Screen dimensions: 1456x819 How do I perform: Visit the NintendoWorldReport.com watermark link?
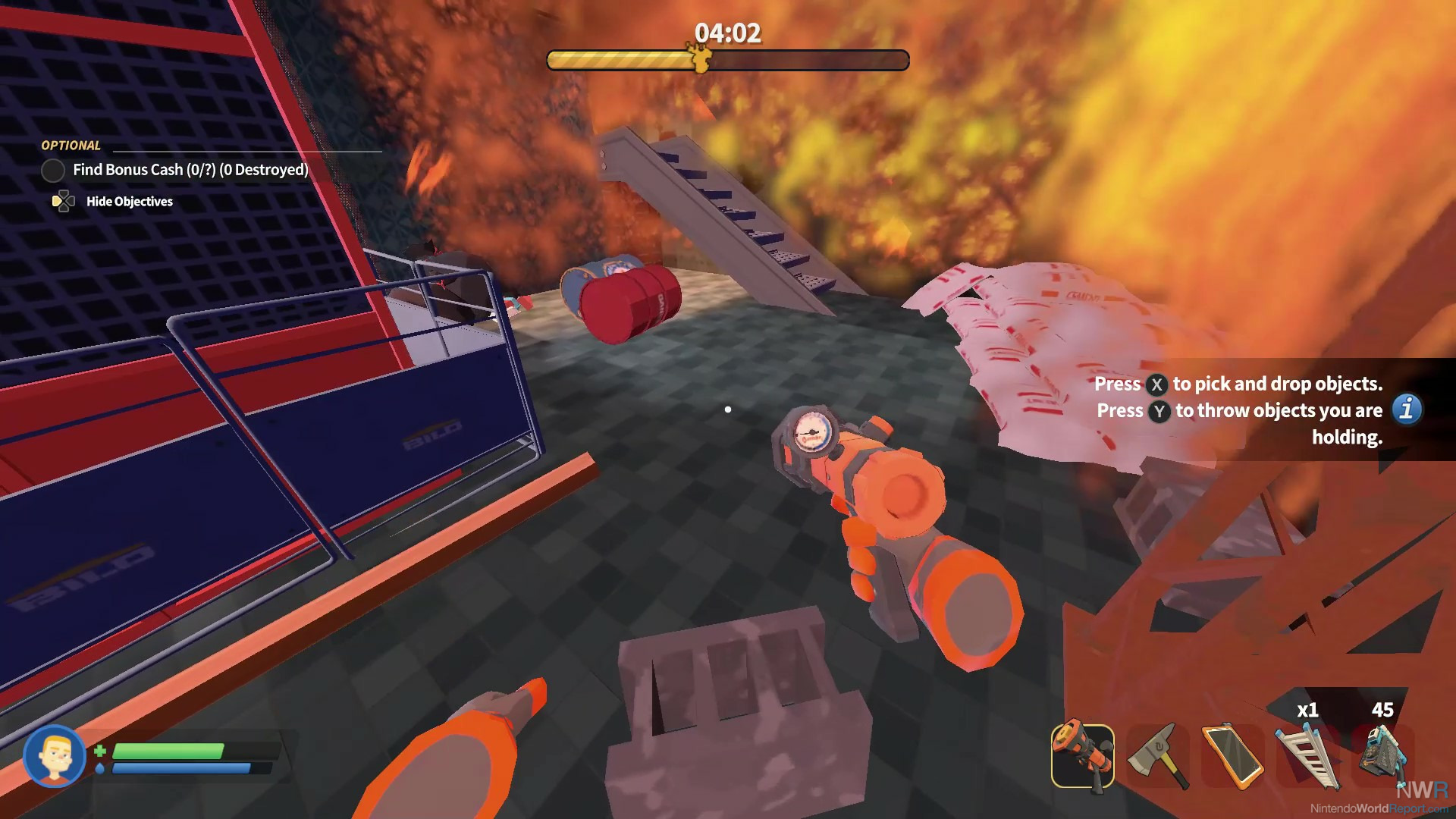[1379, 808]
